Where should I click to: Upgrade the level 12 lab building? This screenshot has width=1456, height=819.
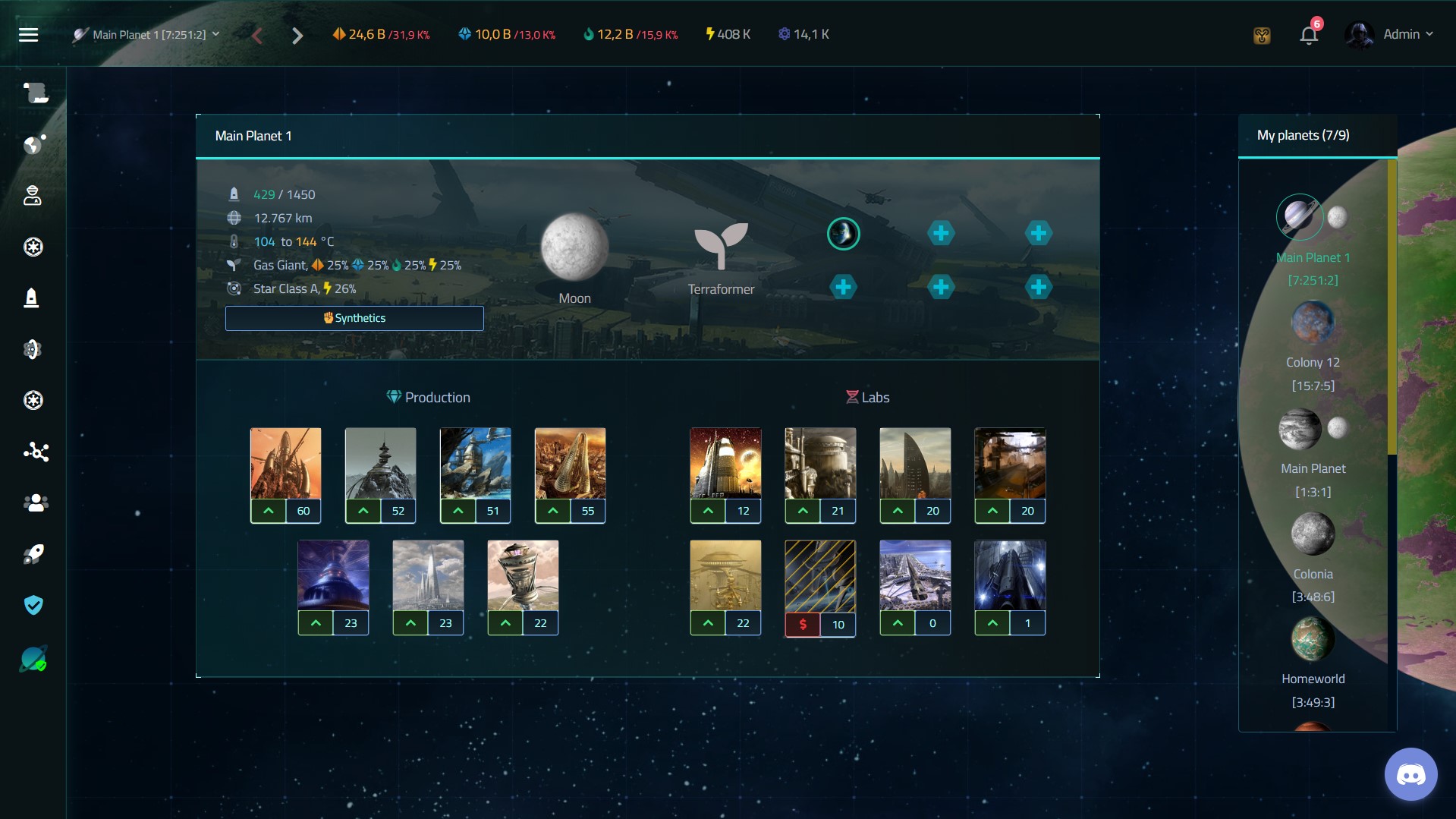(x=708, y=511)
